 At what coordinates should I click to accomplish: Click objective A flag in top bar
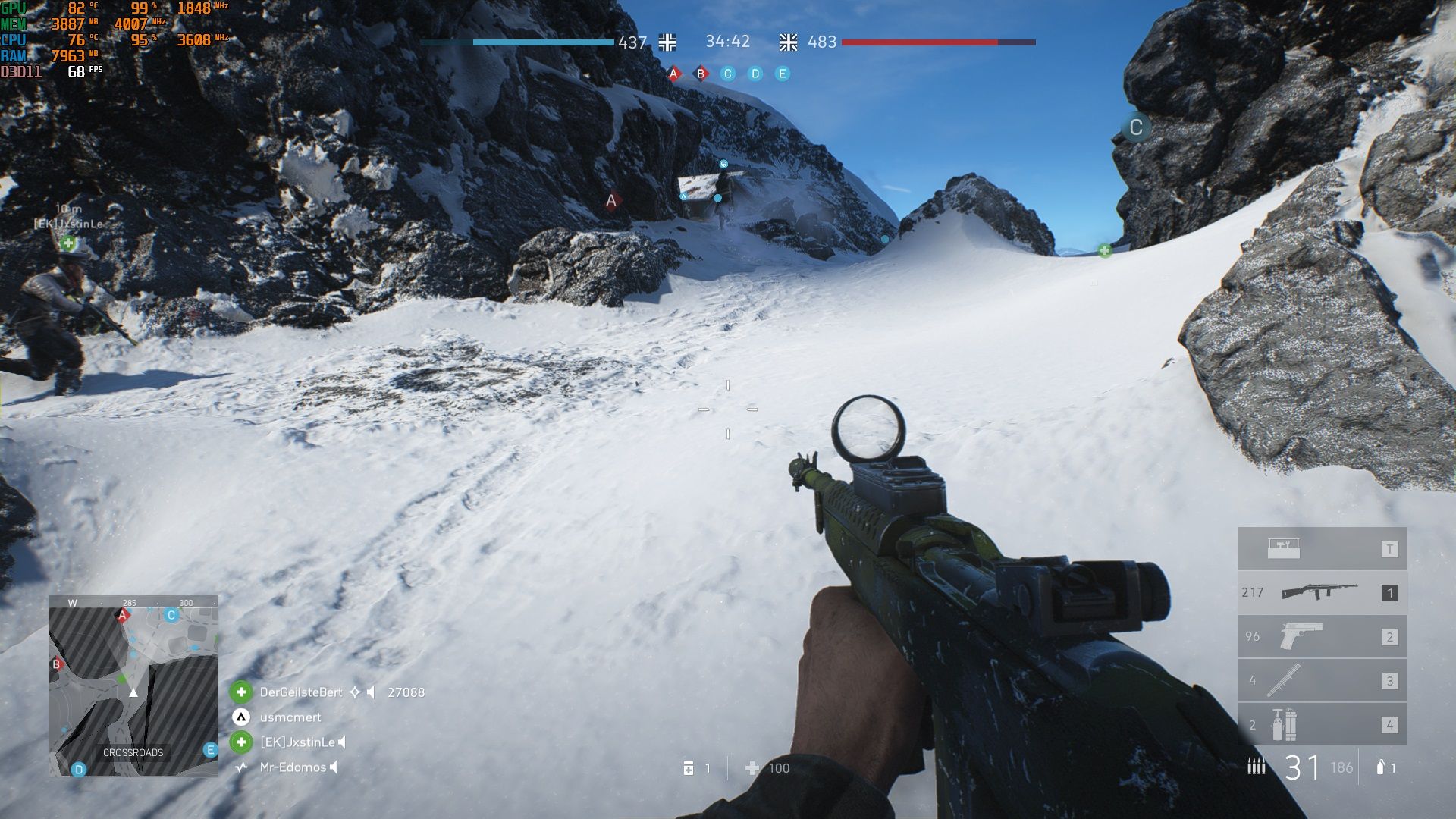(x=673, y=74)
